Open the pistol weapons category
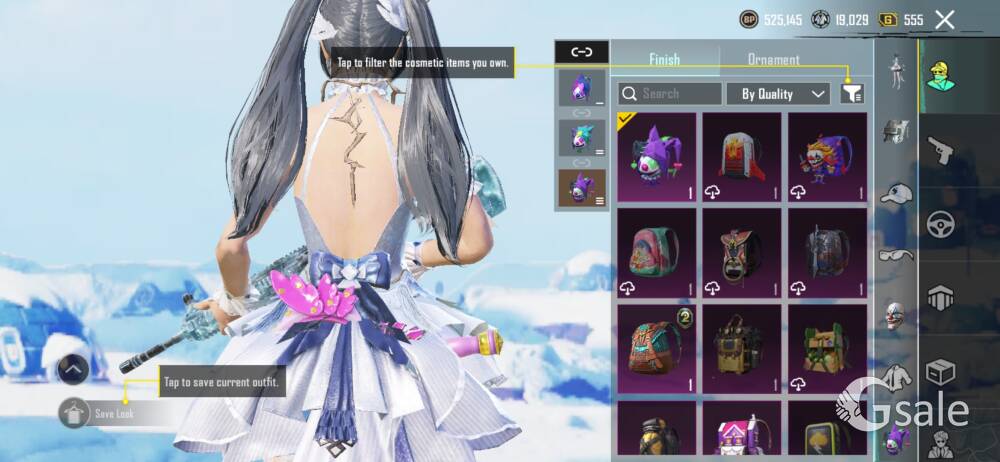Viewport: 1000px width, 462px height. click(941, 151)
